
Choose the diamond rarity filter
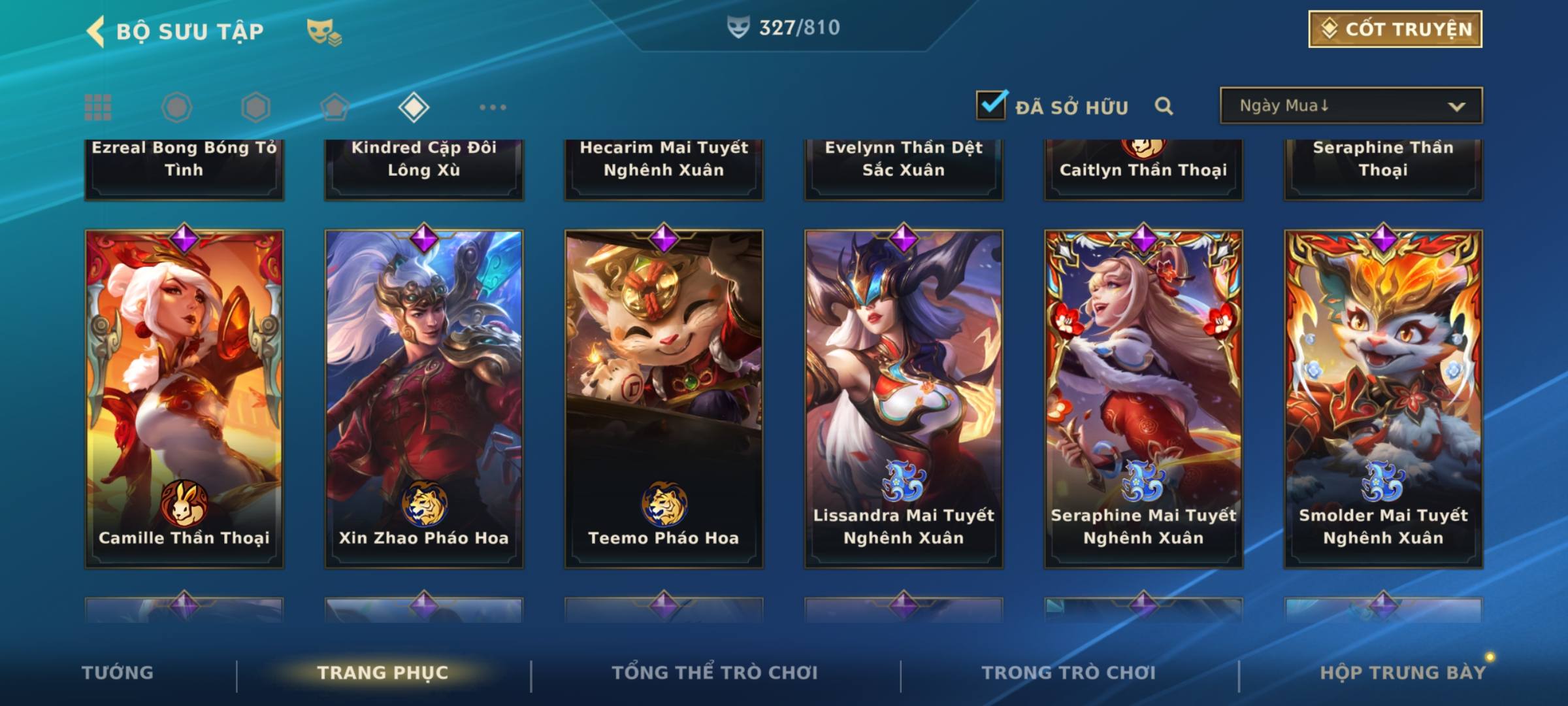(x=414, y=107)
